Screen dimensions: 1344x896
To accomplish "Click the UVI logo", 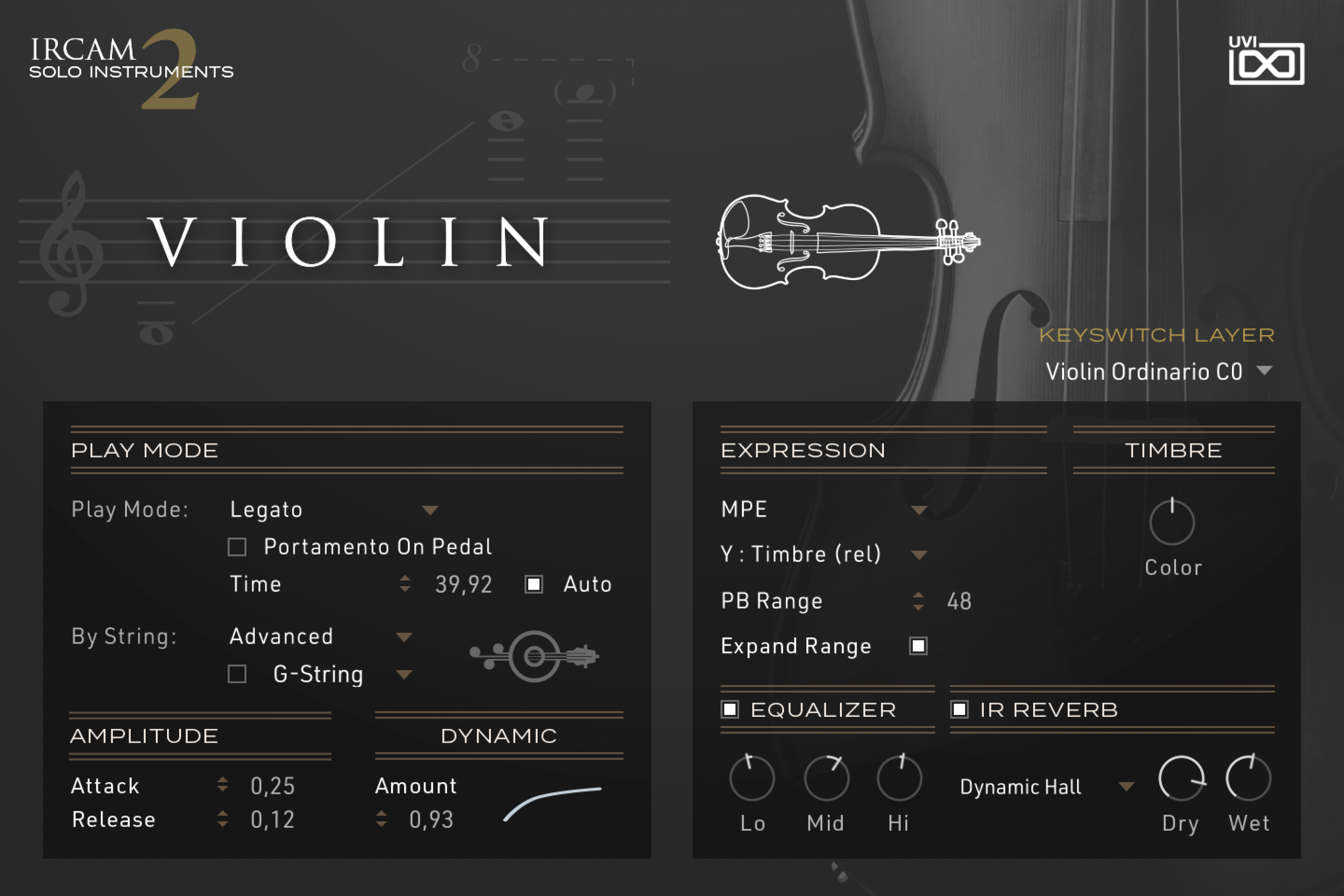I will click(1267, 65).
